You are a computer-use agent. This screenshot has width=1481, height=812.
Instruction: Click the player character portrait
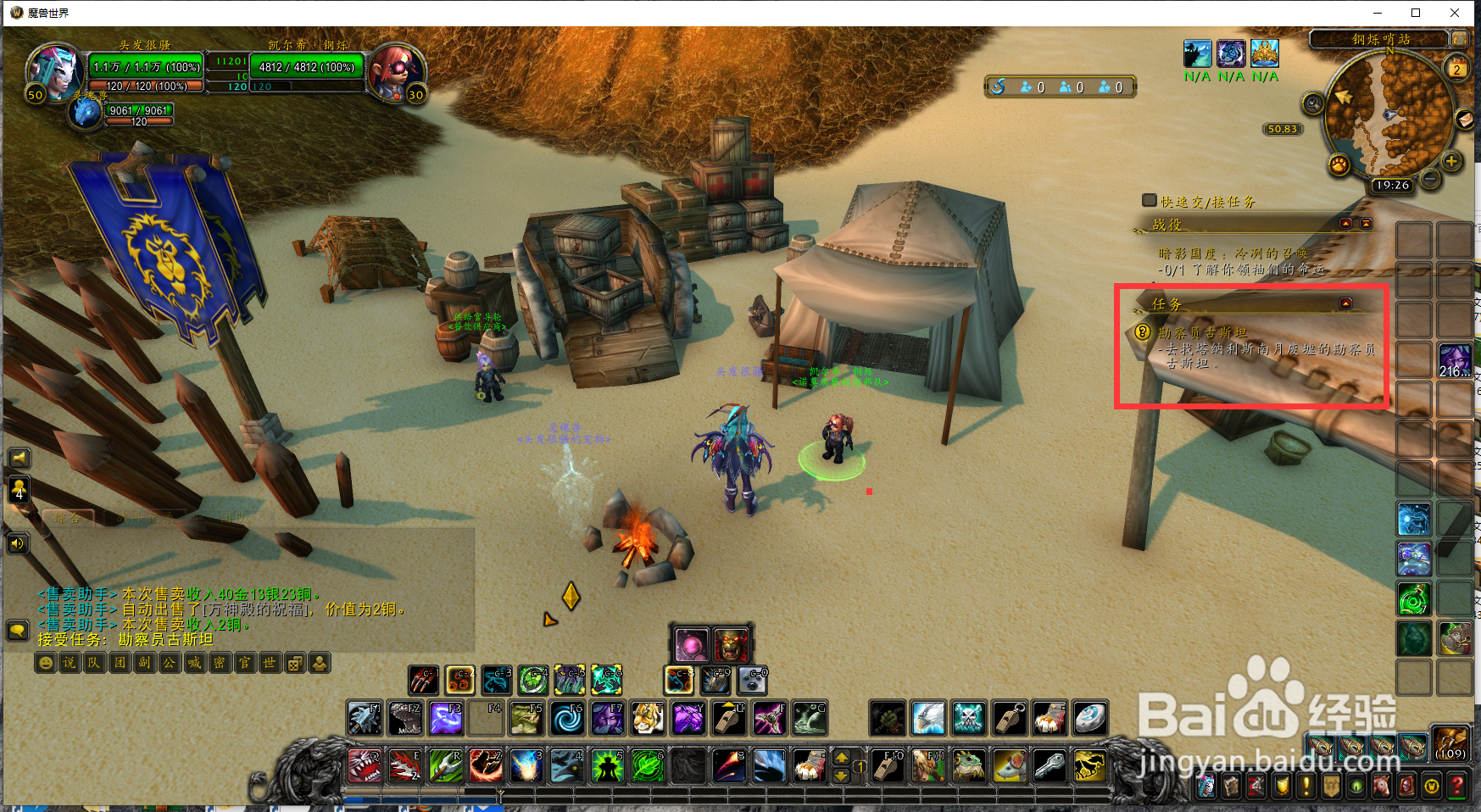click(x=53, y=71)
